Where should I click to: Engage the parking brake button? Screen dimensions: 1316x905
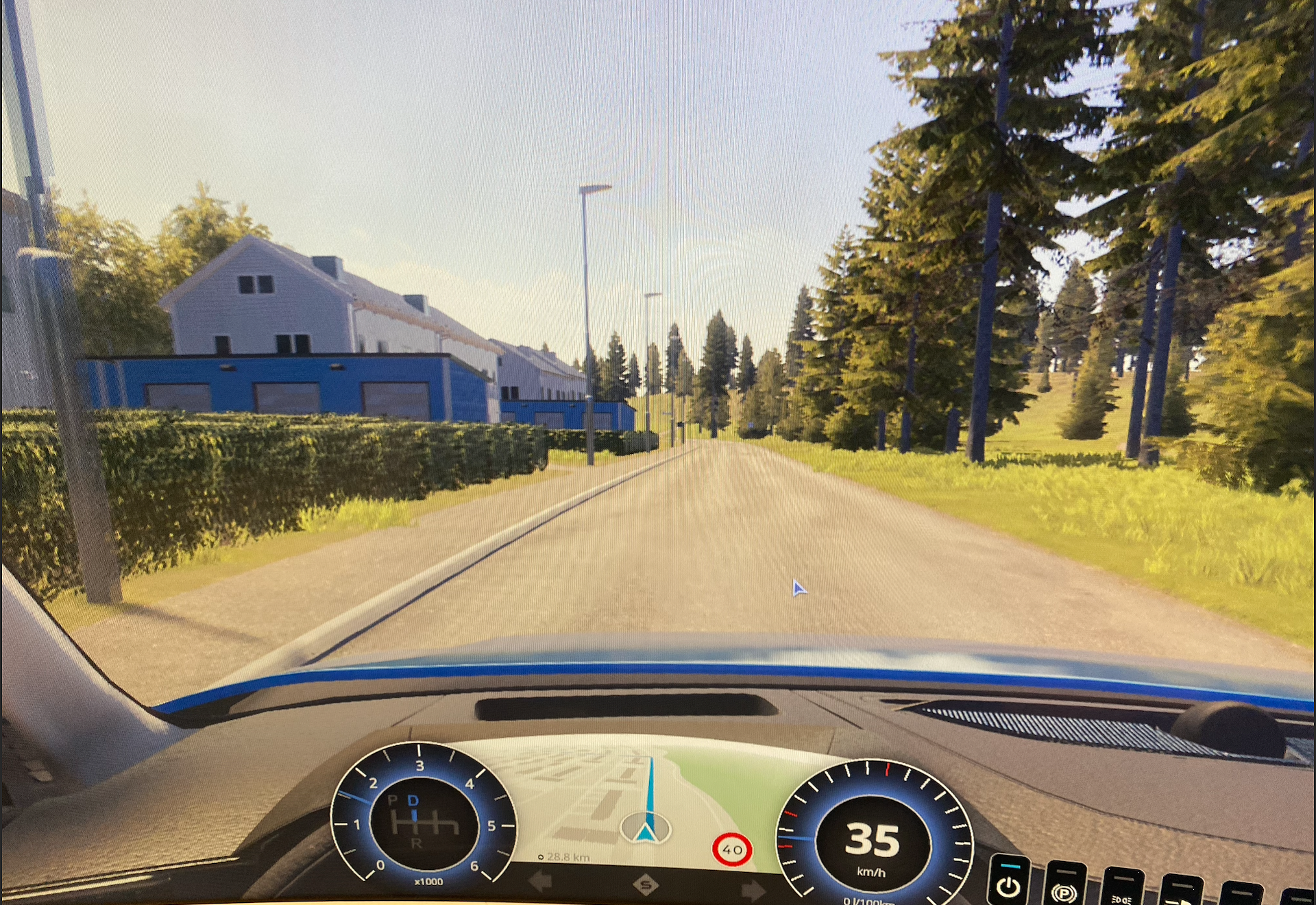tap(1064, 889)
